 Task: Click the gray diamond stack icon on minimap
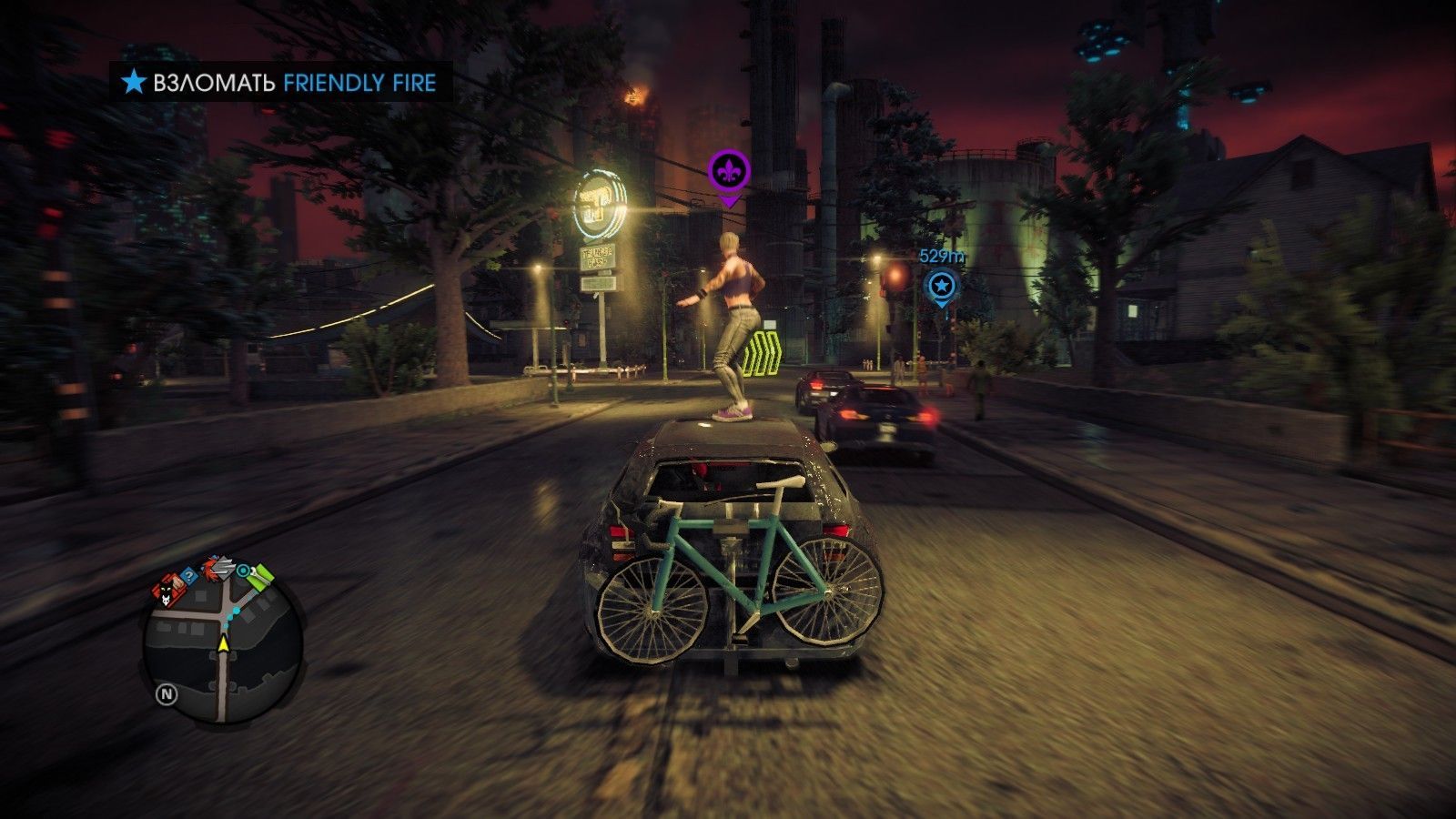(x=225, y=568)
